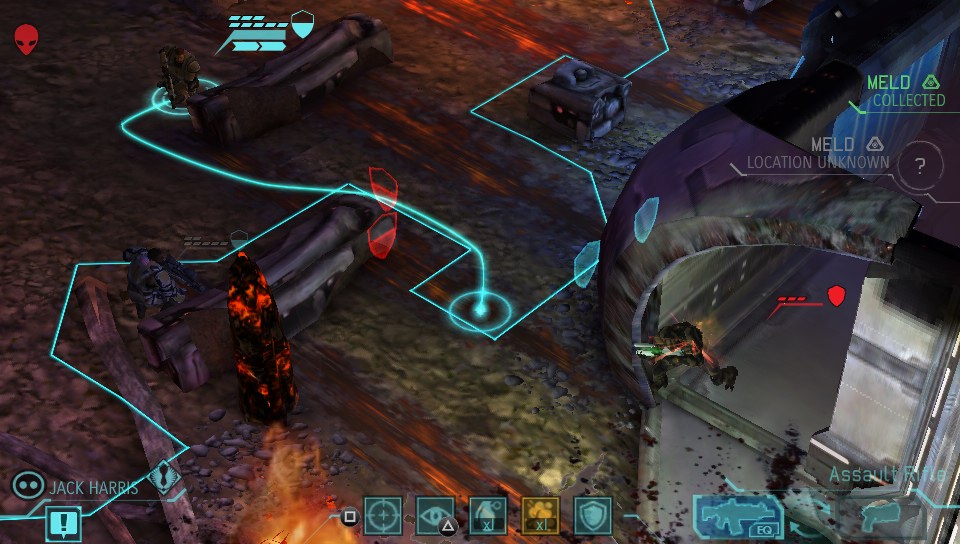
Task: Select the soldier rank insignia icon
Action: [165, 479]
